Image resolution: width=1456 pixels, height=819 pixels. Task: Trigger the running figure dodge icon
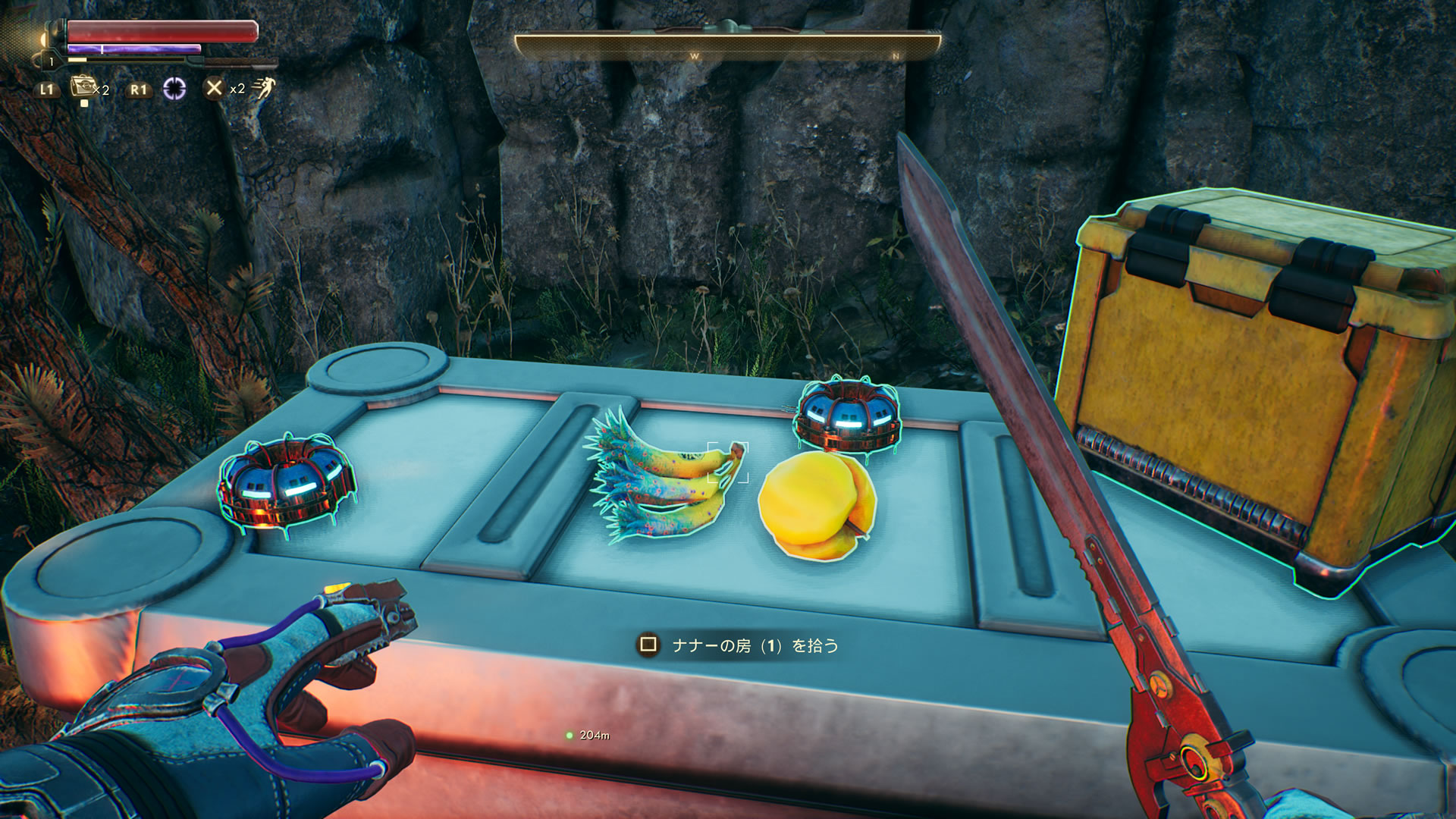click(263, 89)
